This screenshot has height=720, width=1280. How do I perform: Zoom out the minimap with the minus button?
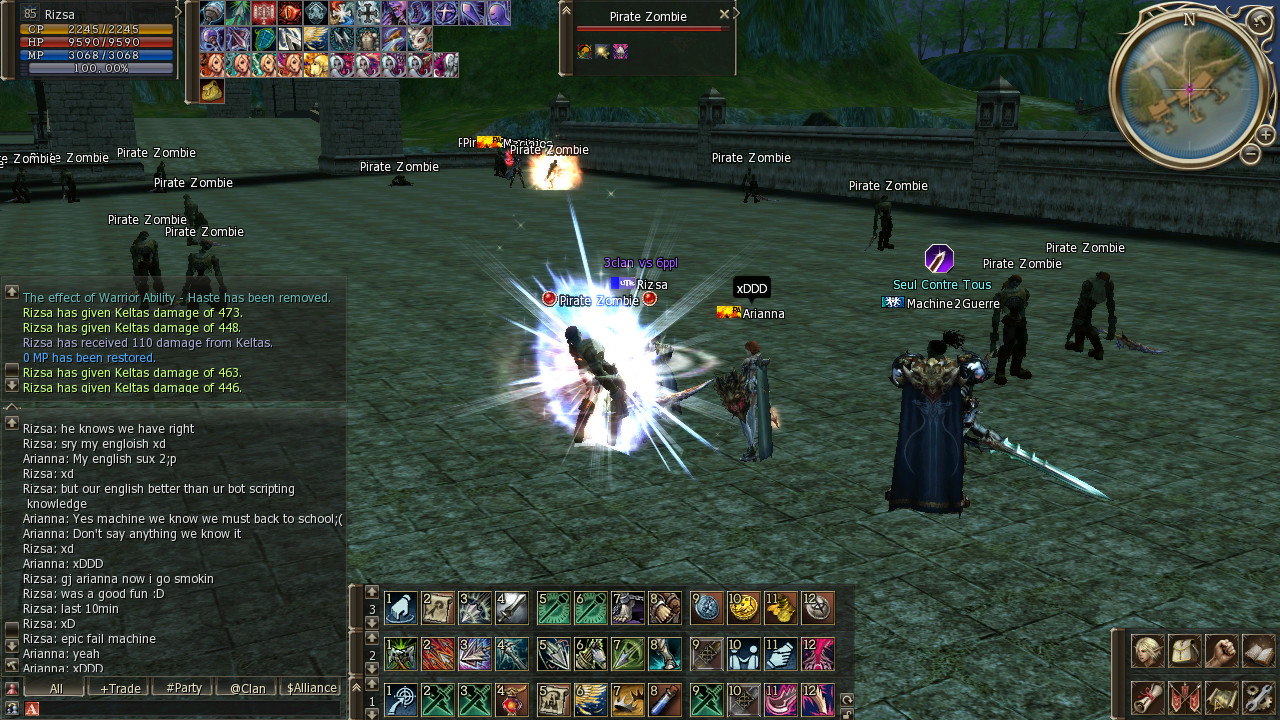(x=1250, y=154)
